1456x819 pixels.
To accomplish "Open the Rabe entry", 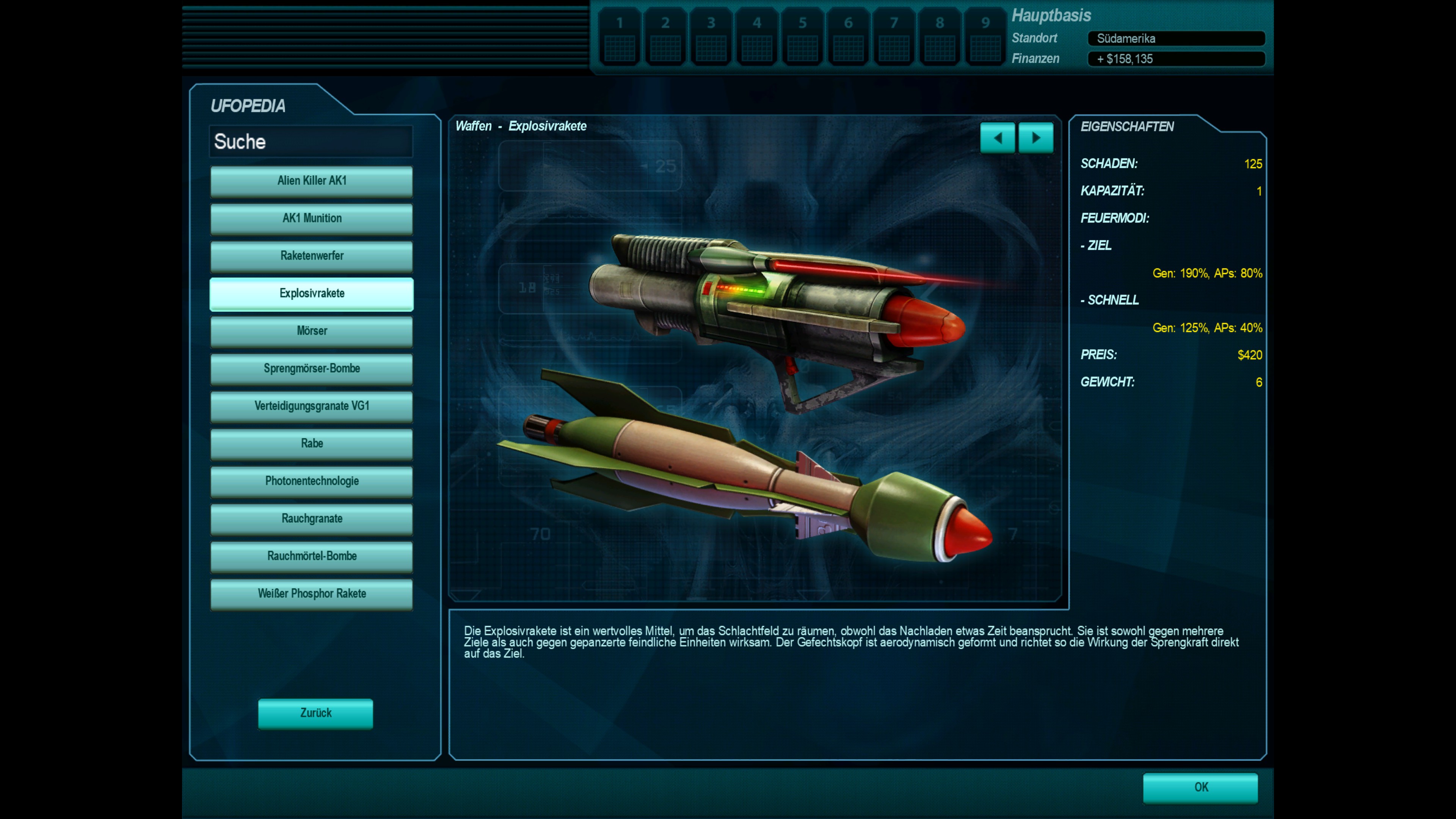I will coord(311,444).
